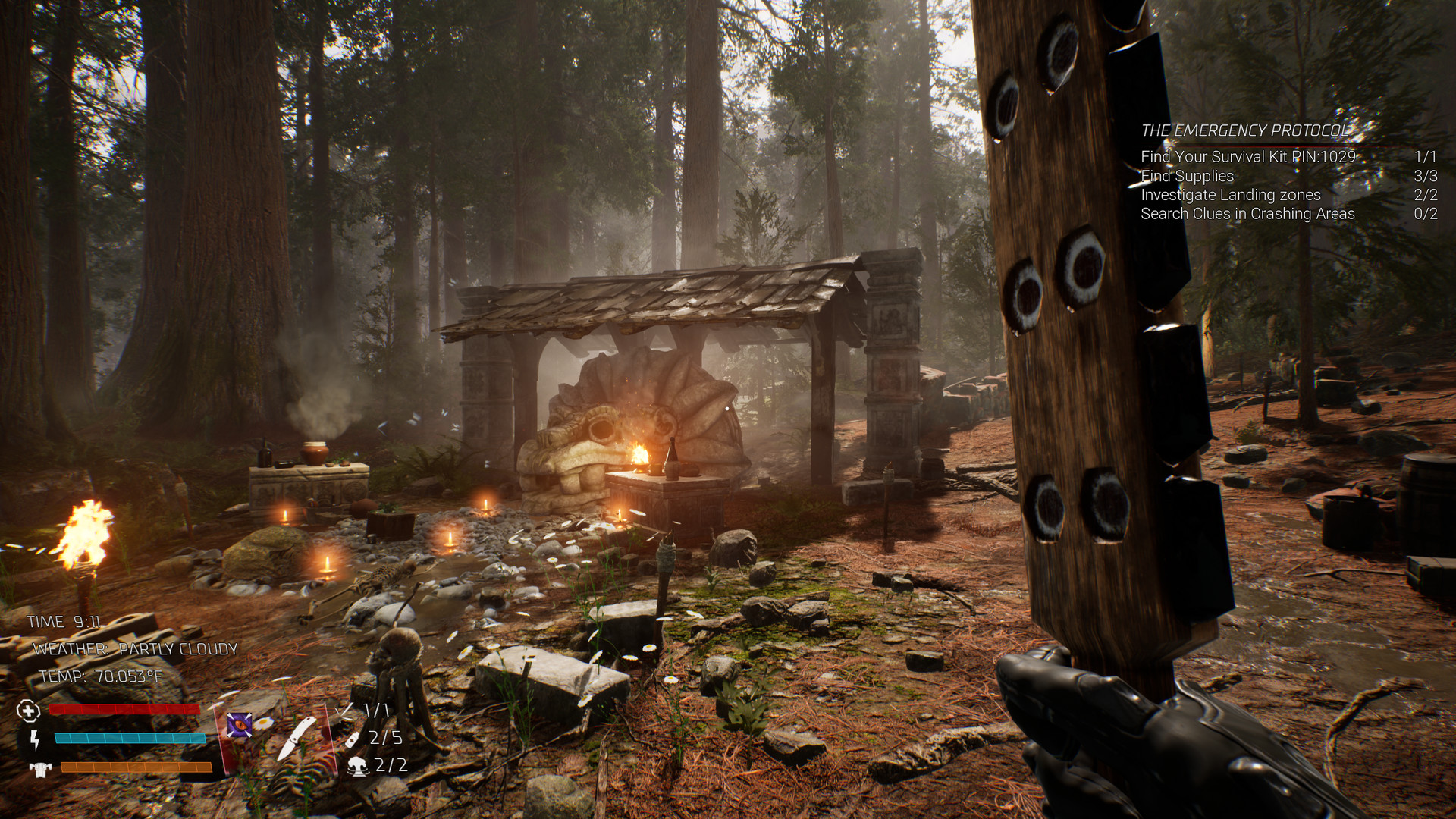The height and width of the screenshot is (819, 1456).
Task: Select the Investigate Landing zones objective
Action: click(1230, 195)
